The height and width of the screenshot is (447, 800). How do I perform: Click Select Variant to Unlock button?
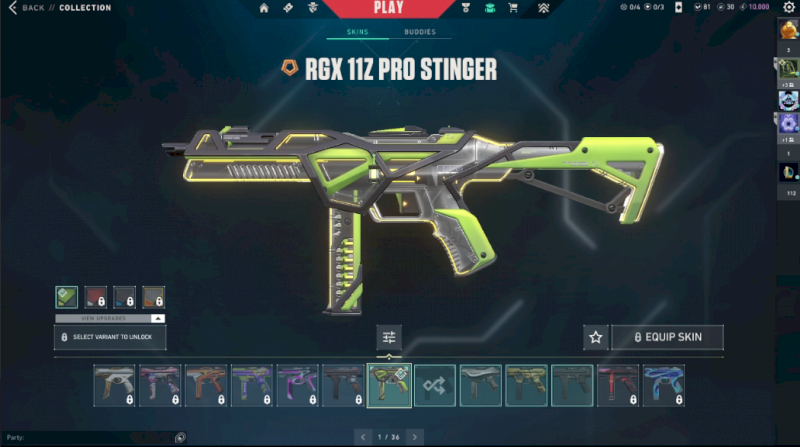pyautogui.click(x=110, y=337)
